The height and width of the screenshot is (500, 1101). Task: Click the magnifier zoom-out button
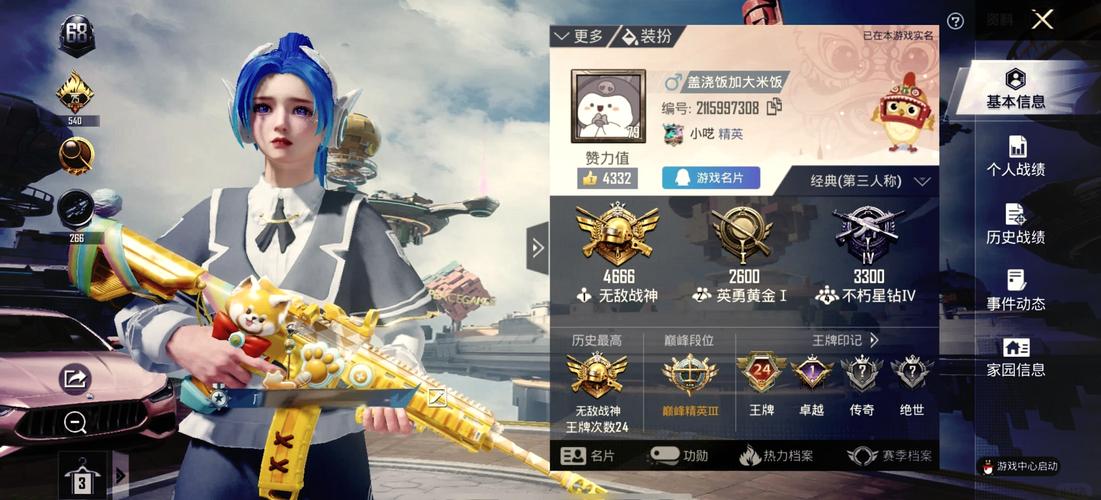pos(75,422)
